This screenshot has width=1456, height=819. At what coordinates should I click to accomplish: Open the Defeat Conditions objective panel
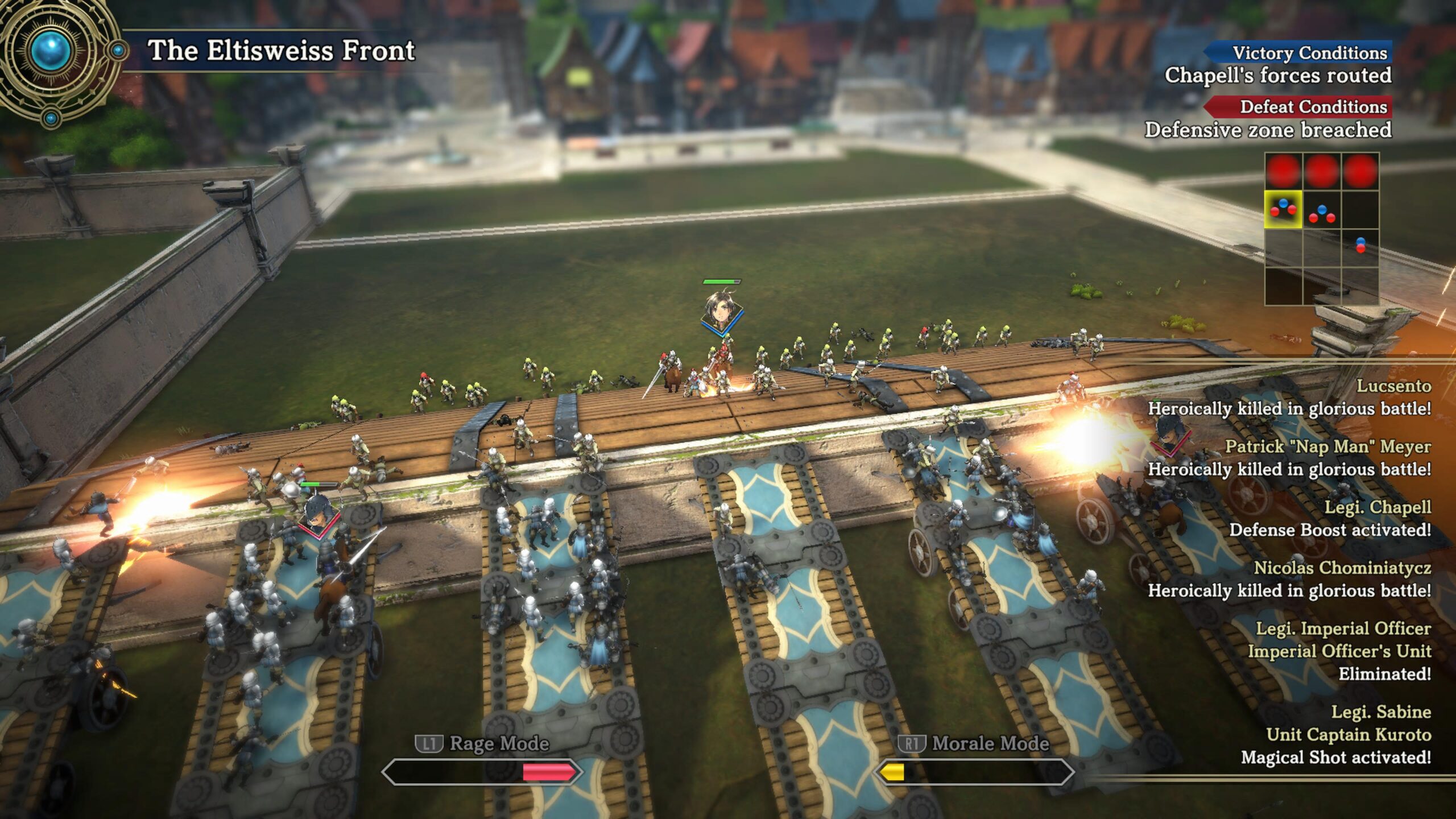coord(1298,107)
